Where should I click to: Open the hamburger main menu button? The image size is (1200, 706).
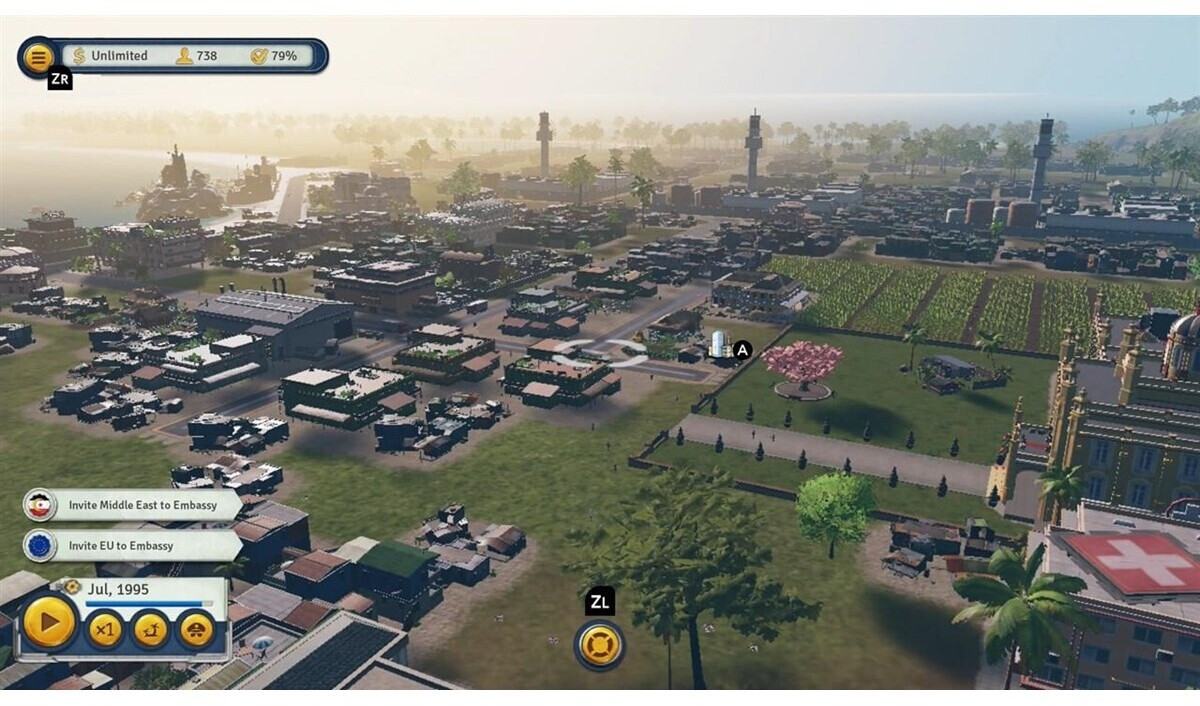pyautogui.click(x=37, y=57)
